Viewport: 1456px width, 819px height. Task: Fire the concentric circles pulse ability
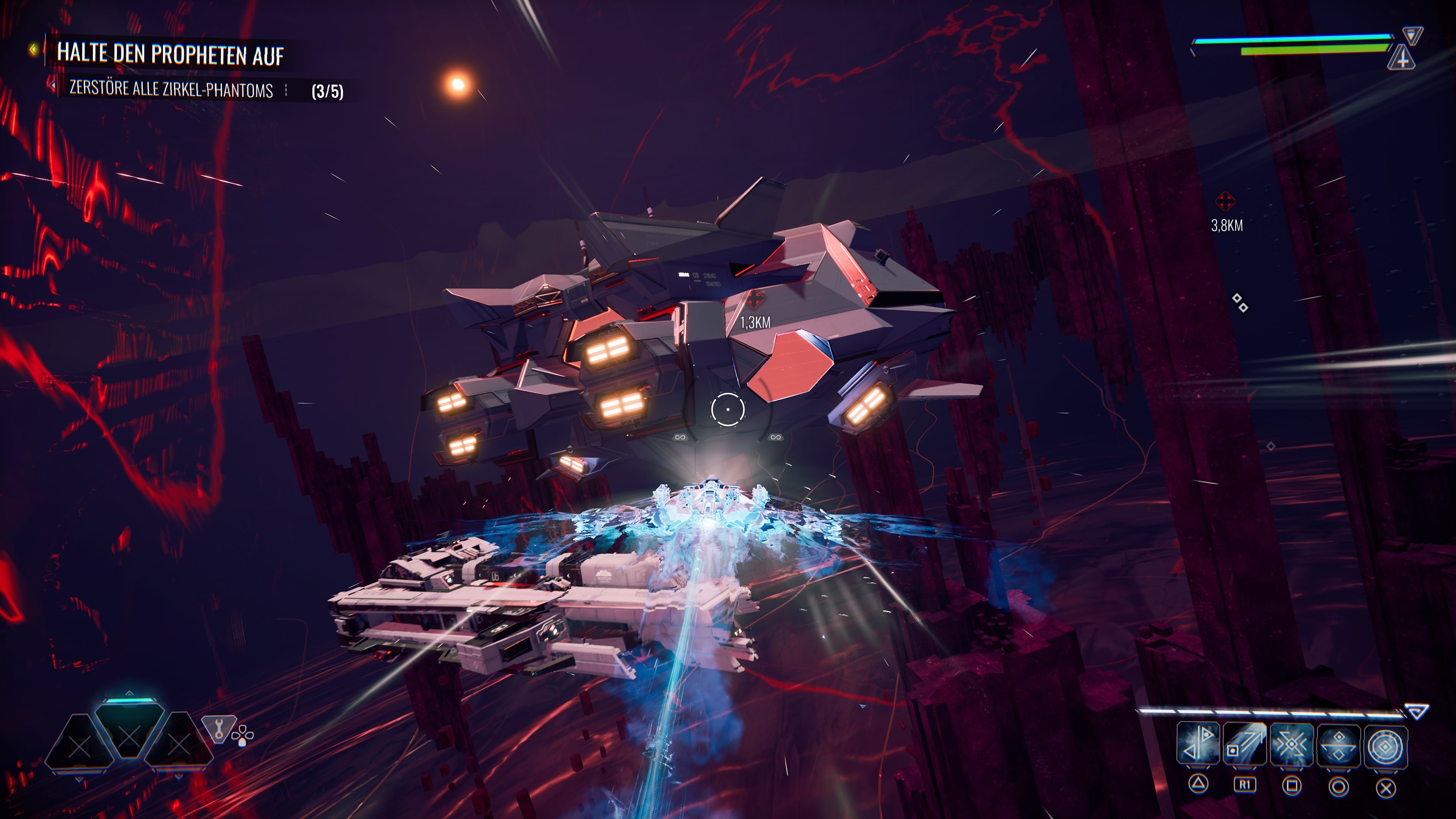tap(1385, 747)
